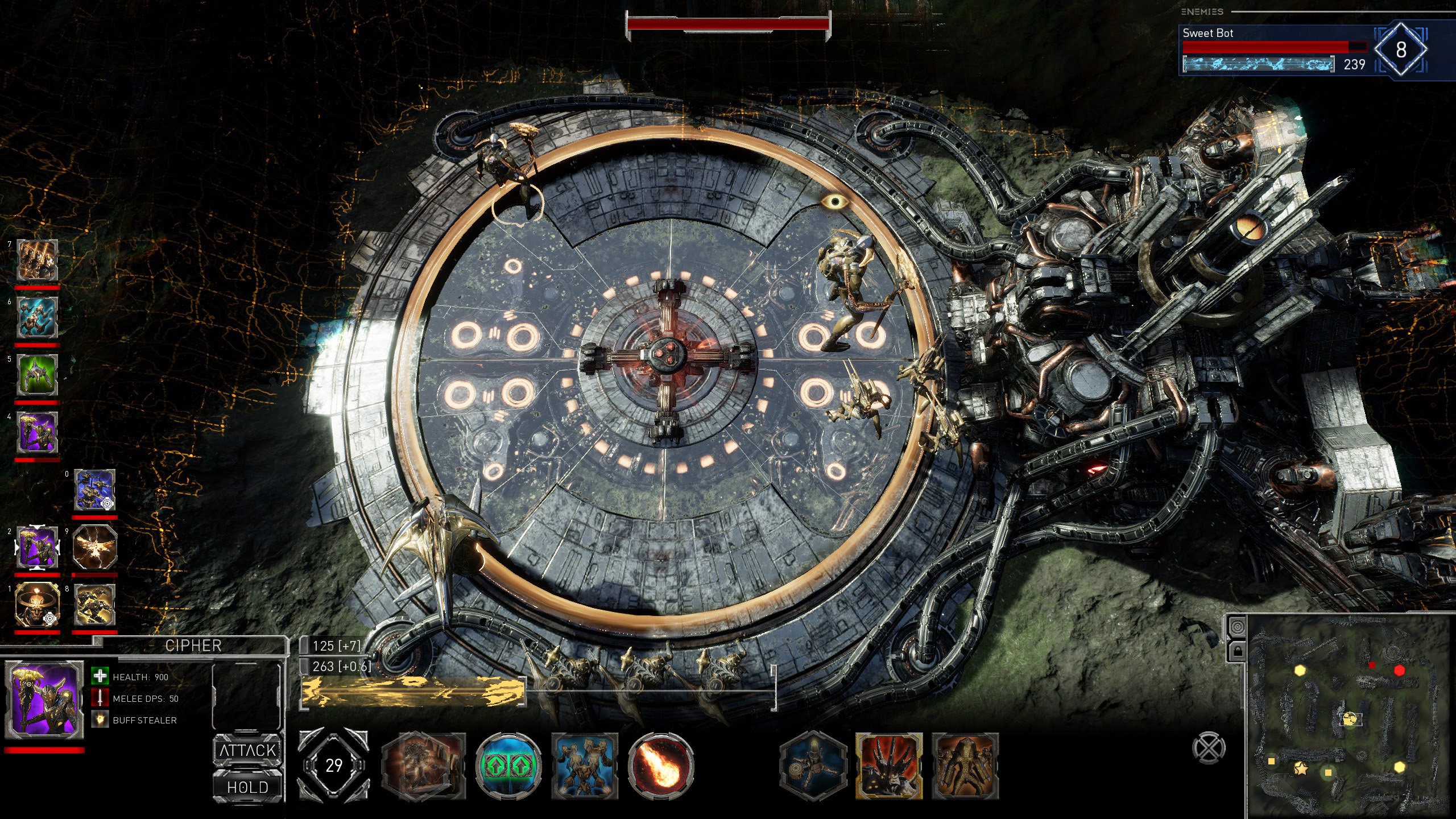Pick control group 8 golden mech squad
The image size is (1456, 819).
pyautogui.click(x=95, y=605)
